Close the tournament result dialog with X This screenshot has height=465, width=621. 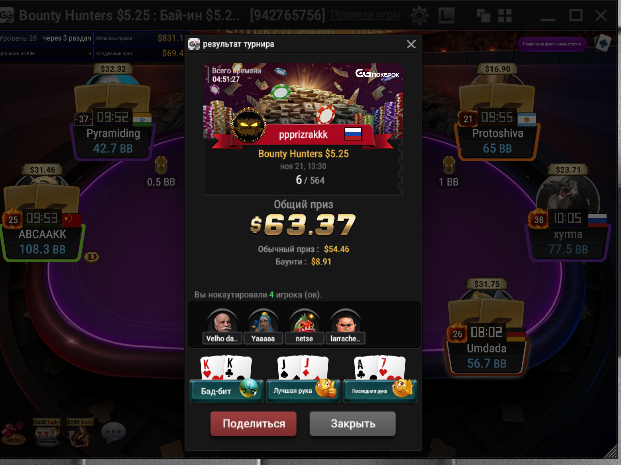click(411, 45)
